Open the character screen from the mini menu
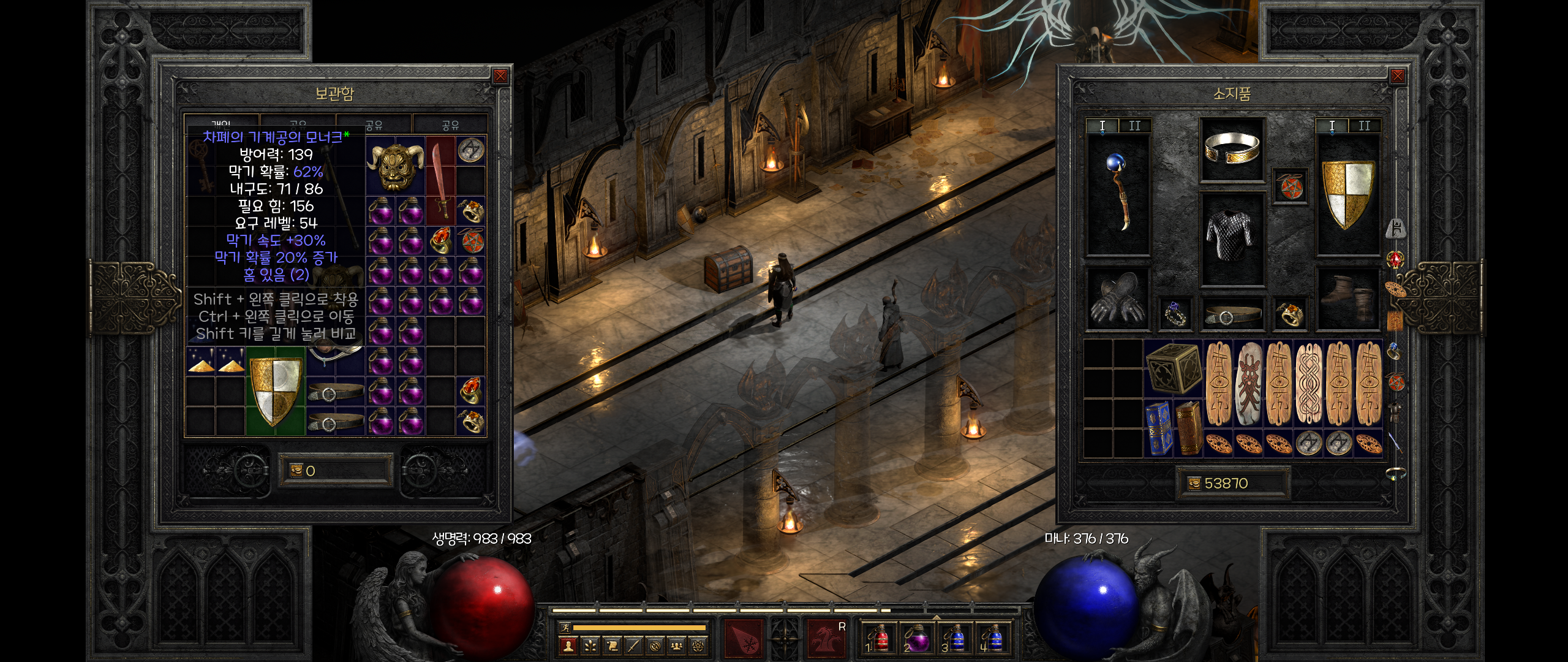Viewport: 1568px width, 662px height. (568, 645)
